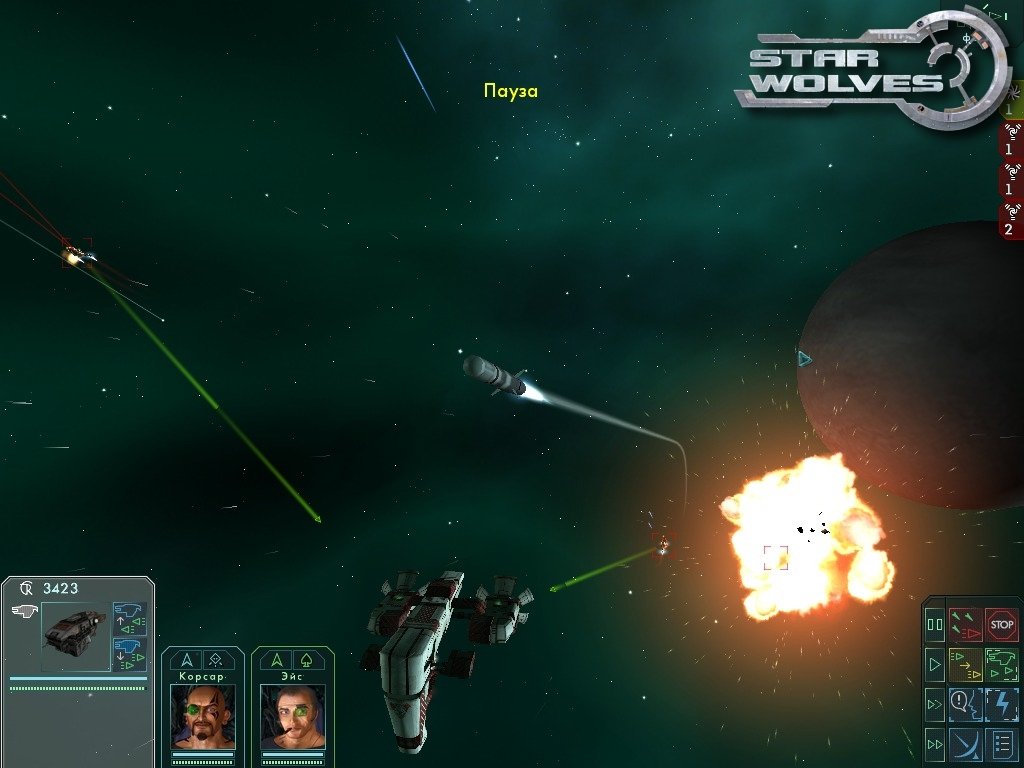
Task: Select pilot Корсар's portrait
Action: 203,716
